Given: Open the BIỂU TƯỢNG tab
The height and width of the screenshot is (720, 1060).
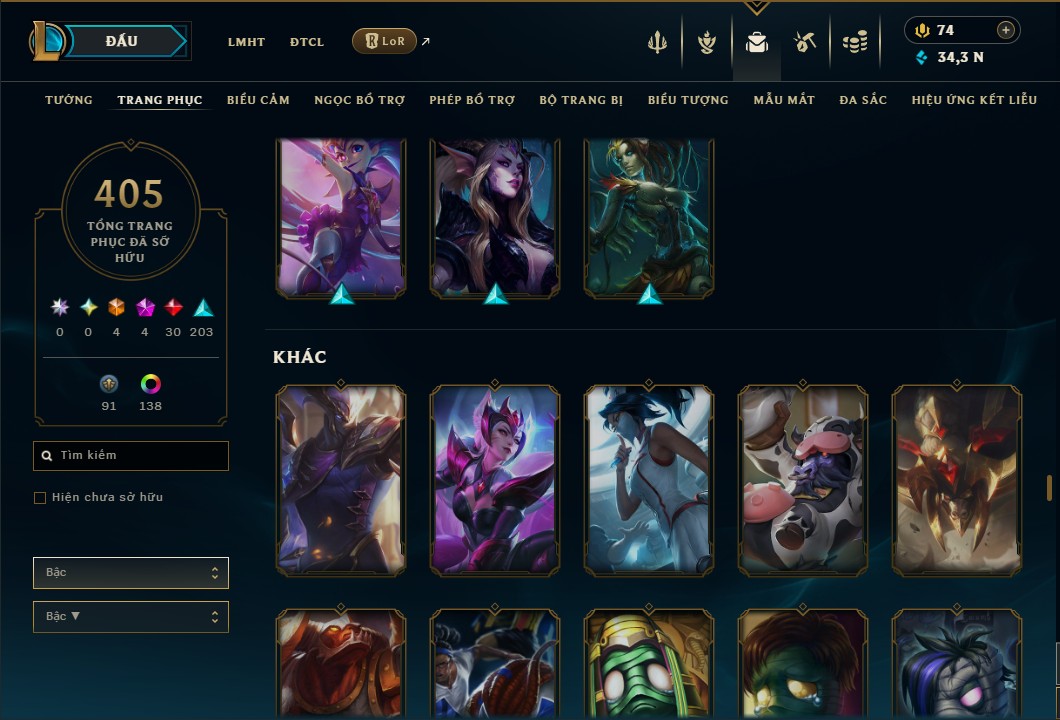Looking at the screenshot, I should tap(688, 100).
